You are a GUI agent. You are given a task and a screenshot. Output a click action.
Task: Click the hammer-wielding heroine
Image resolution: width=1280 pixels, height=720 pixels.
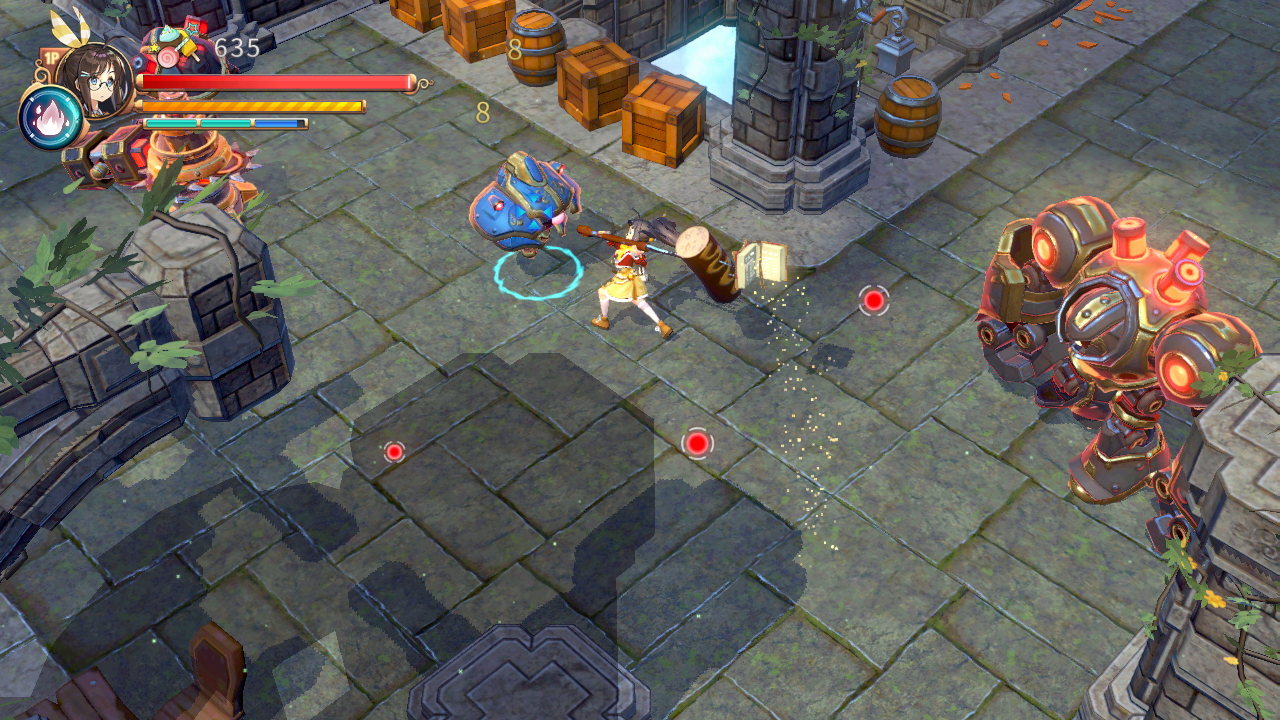pos(630,280)
